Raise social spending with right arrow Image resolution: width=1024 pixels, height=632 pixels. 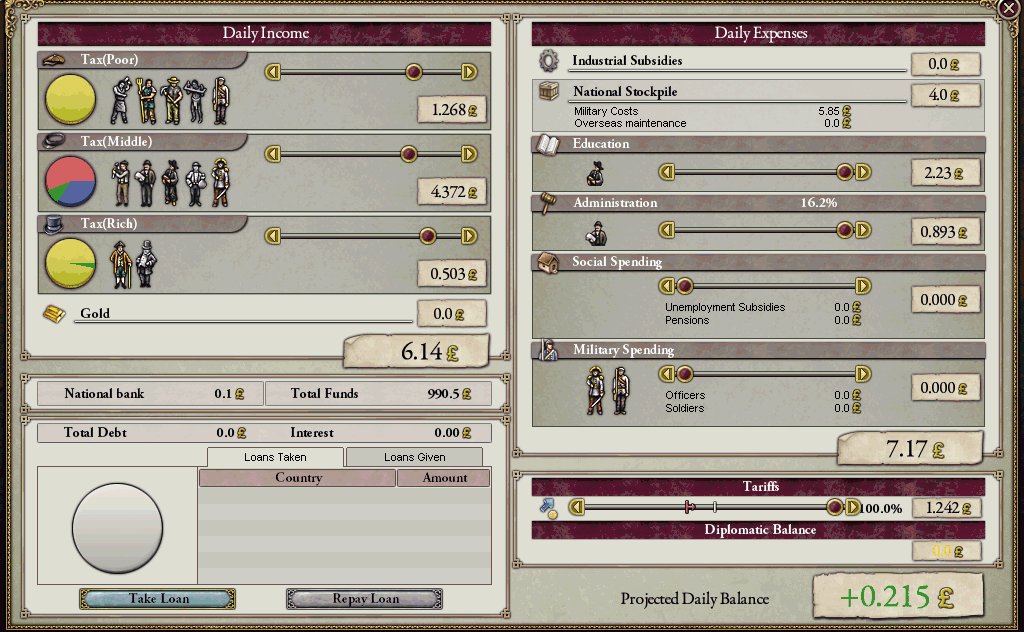[863, 287]
